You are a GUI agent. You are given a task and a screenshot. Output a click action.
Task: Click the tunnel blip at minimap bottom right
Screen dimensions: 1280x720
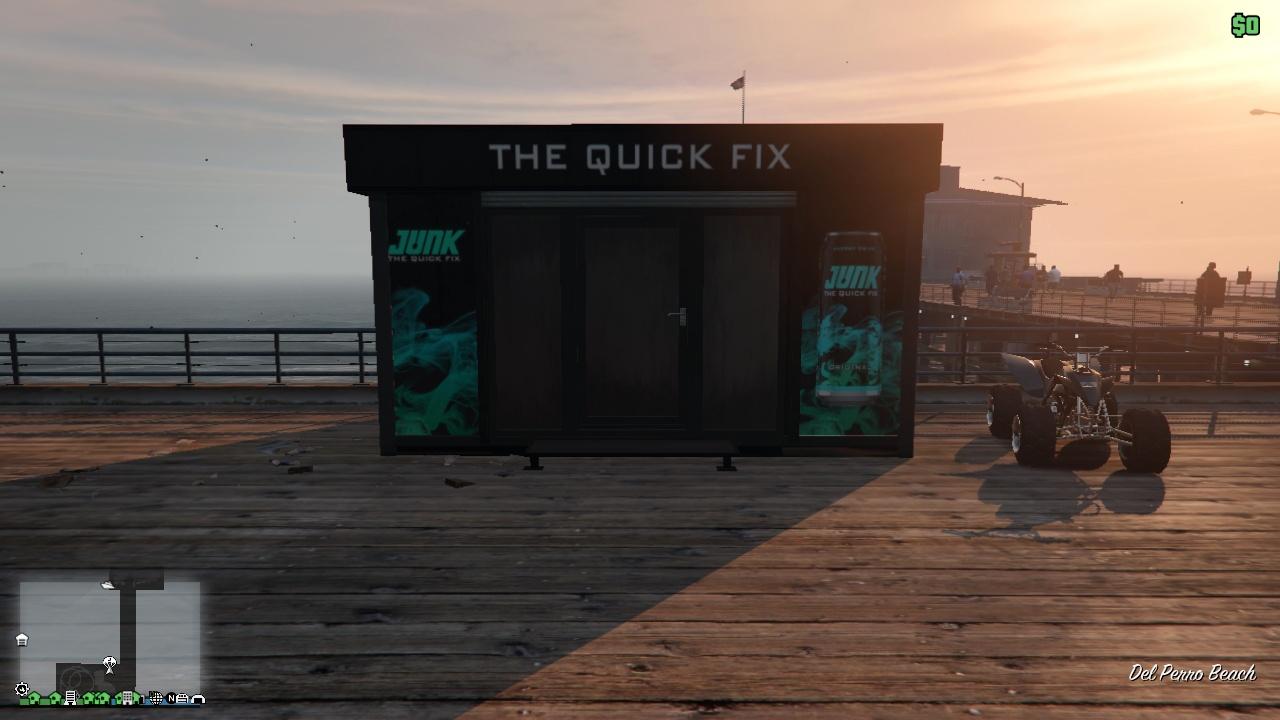(x=199, y=700)
